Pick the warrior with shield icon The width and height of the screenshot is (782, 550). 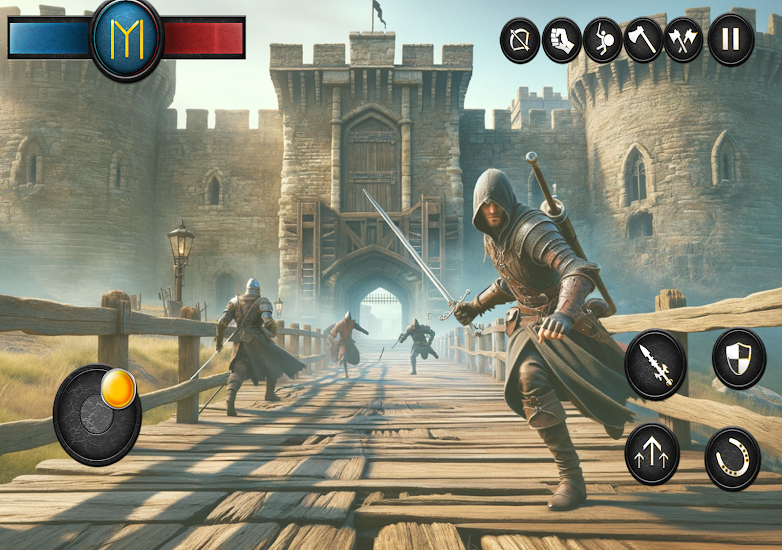pyautogui.click(x=603, y=41)
